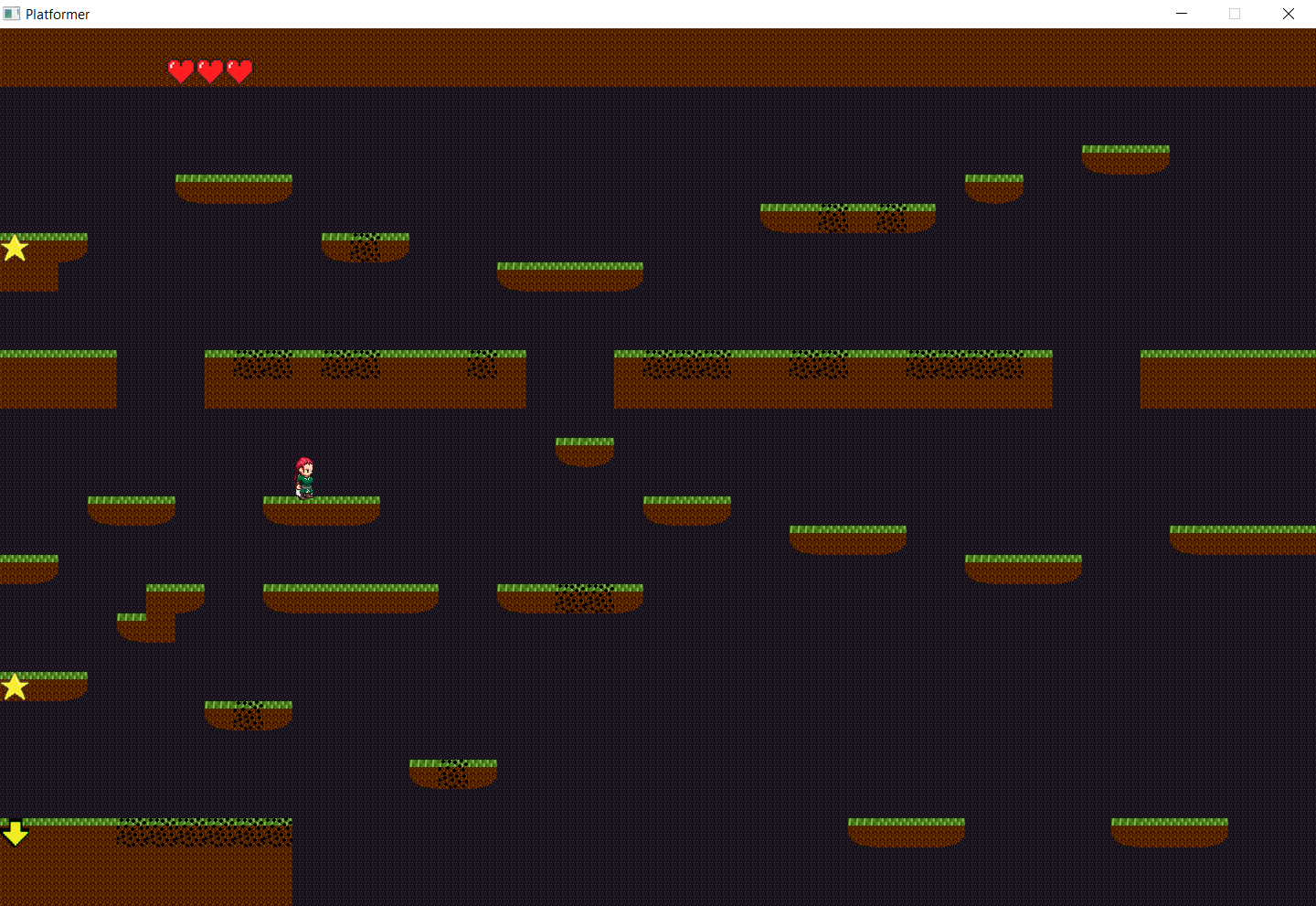This screenshot has width=1316, height=906.
Task: Collect the star on the upper-left ledge
Action: [x=14, y=247]
